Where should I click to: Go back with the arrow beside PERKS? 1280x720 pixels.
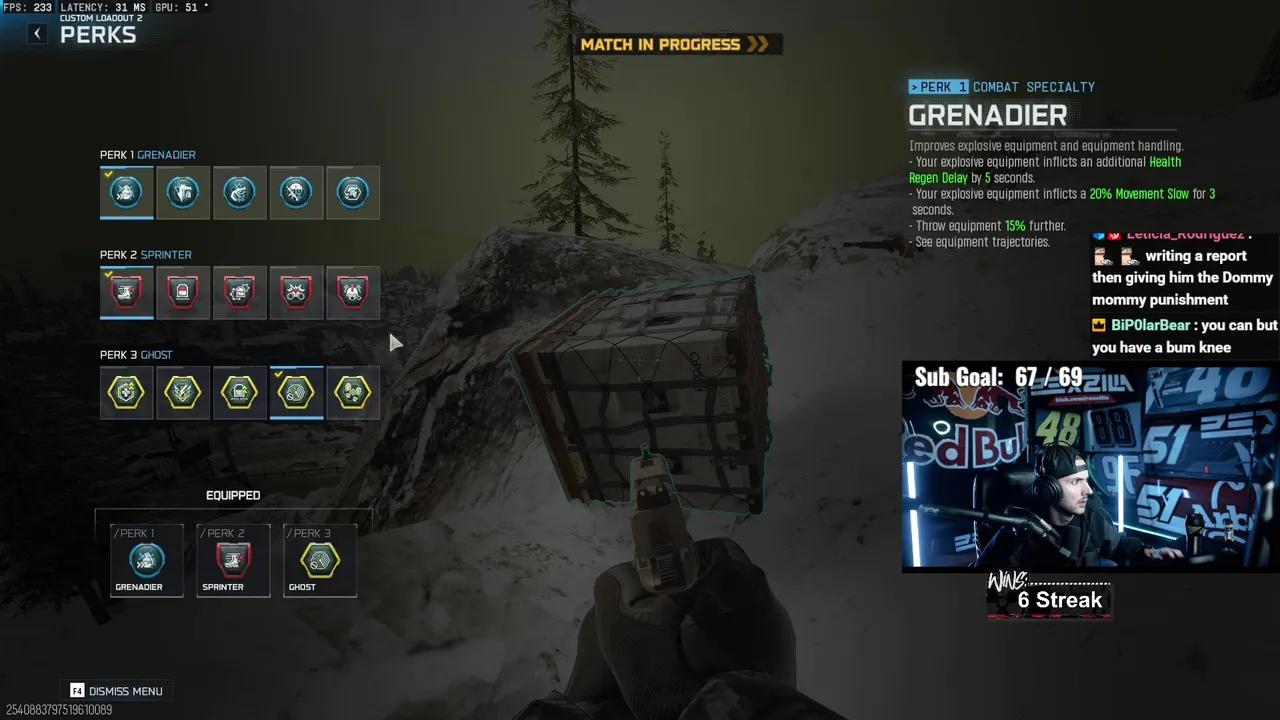click(37, 34)
